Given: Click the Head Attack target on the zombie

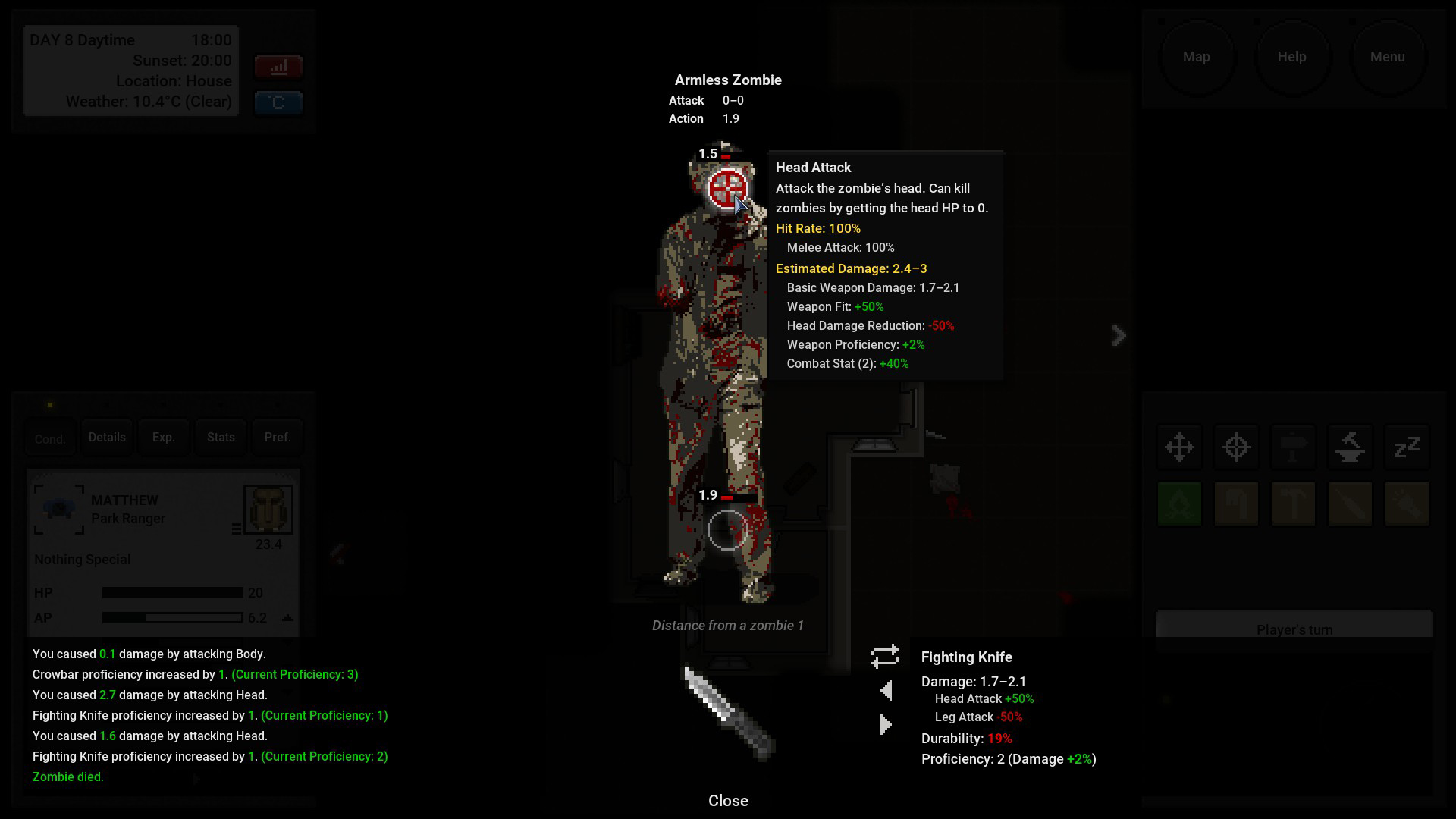Looking at the screenshot, I should [726, 186].
